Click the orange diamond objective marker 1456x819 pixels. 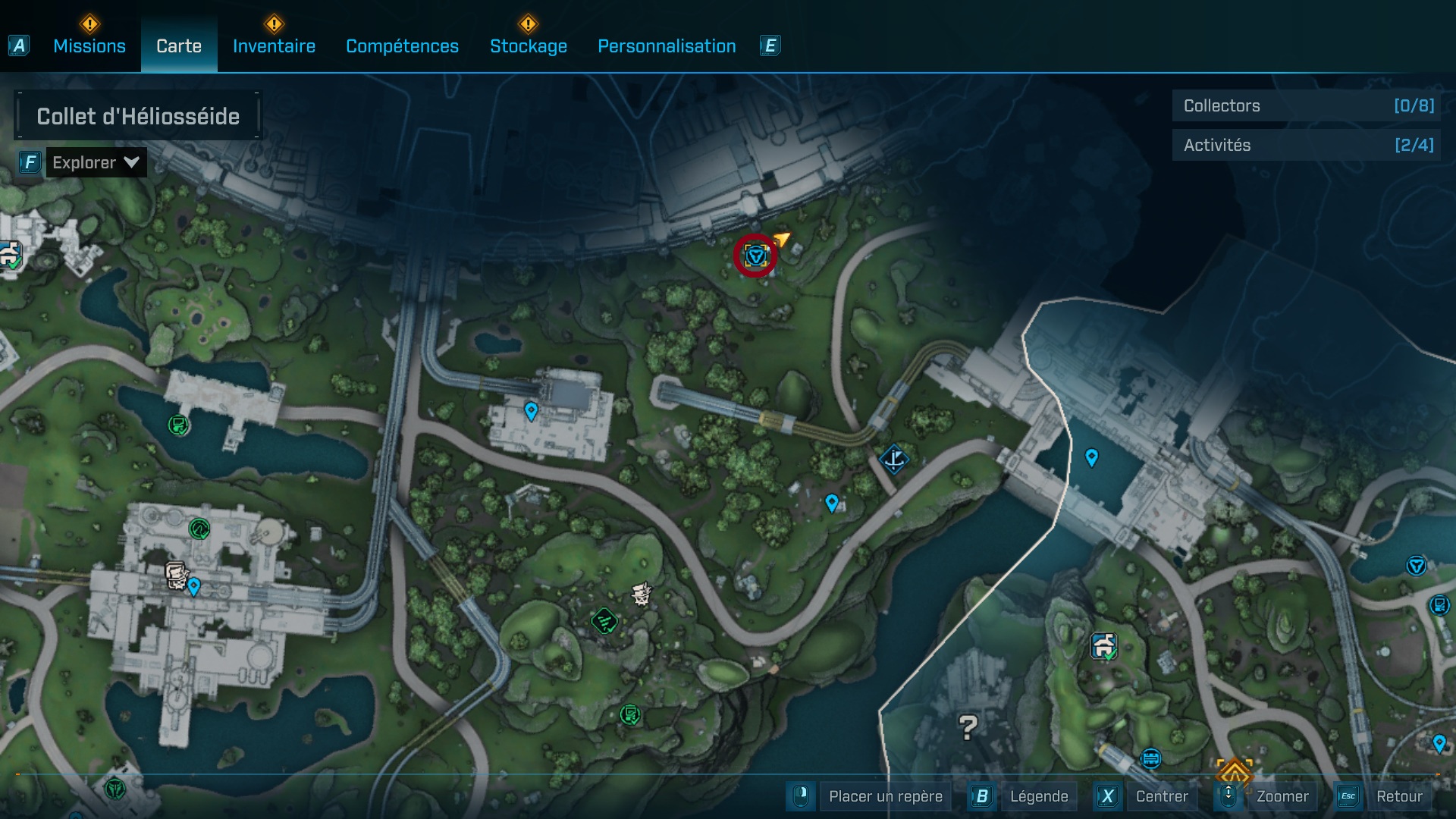1234,774
